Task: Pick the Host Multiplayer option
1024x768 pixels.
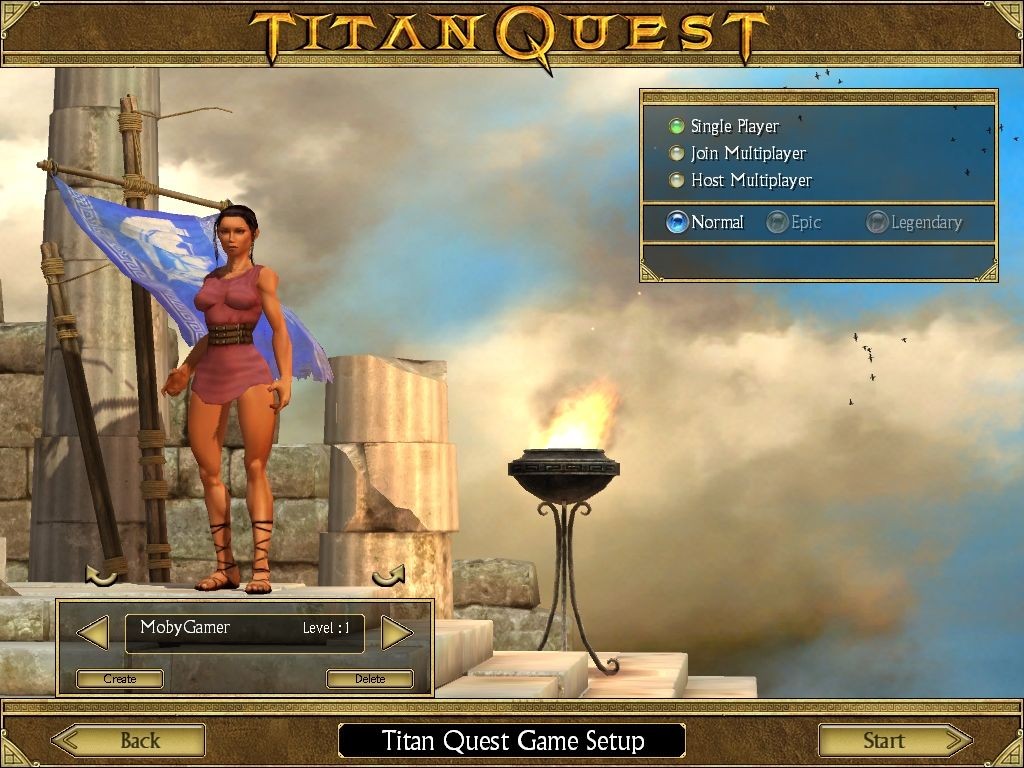Action: [x=678, y=180]
